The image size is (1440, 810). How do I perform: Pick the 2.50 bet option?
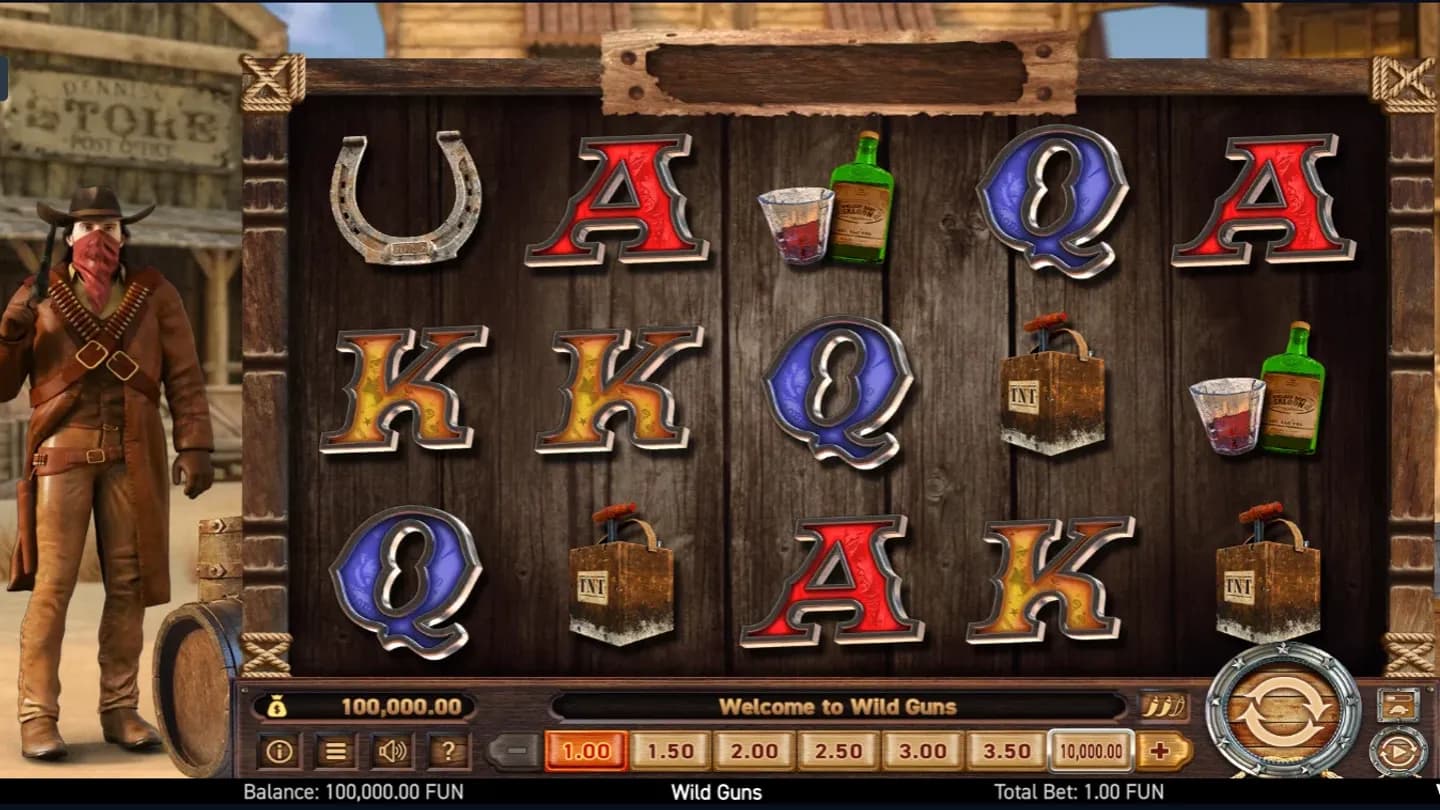coord(838,750)
